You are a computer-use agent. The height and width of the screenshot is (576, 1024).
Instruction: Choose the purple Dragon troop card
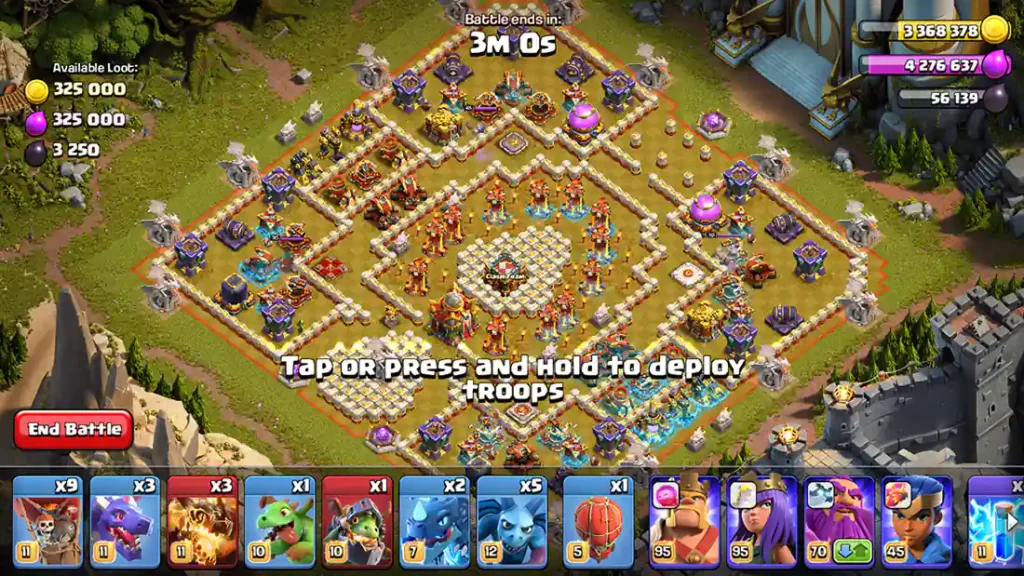click(x=125, y=520)
